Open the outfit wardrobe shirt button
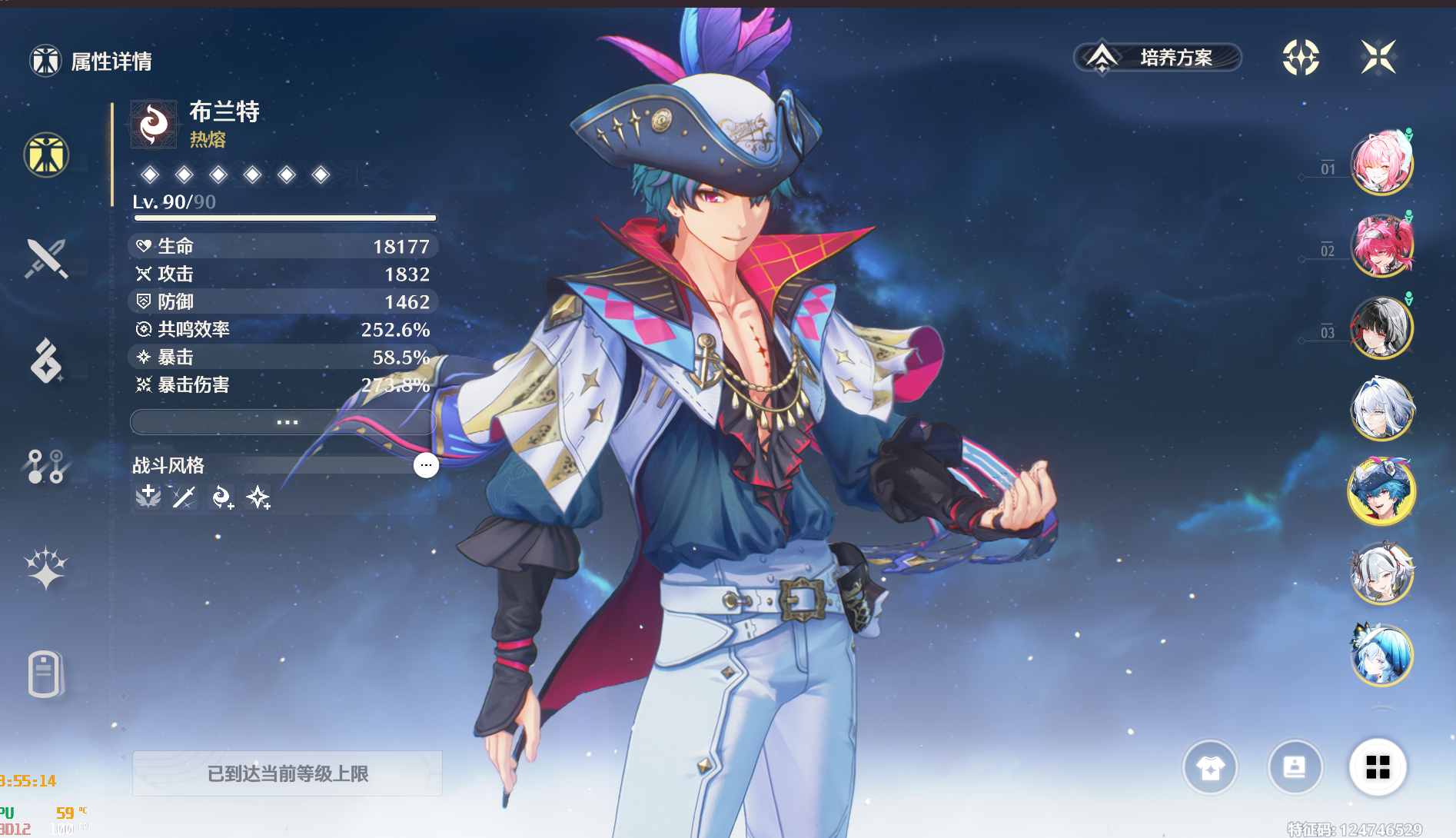This screenshot has height=838, width=1456. pos(1210,767)
